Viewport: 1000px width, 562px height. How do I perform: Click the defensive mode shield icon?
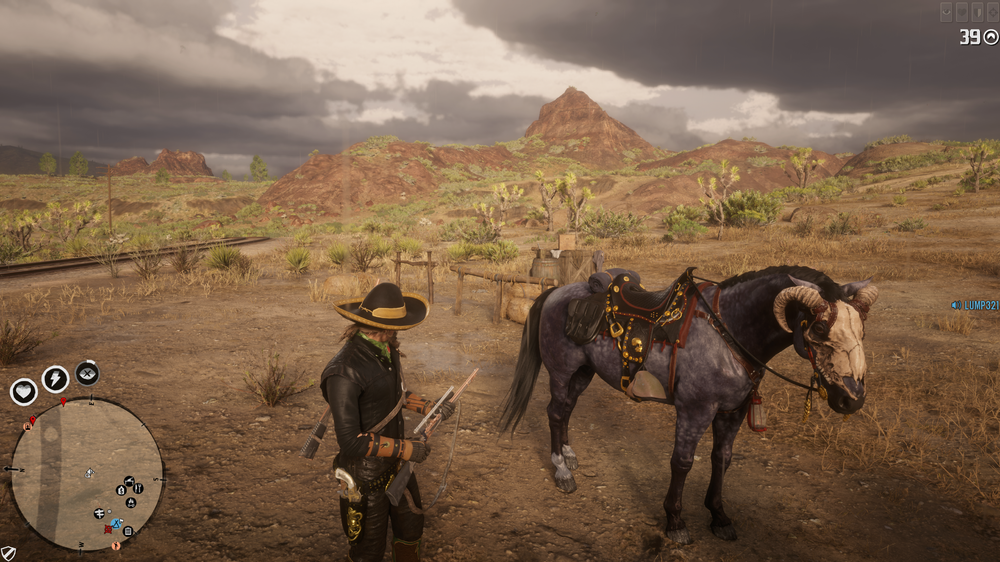pos(8,553)
